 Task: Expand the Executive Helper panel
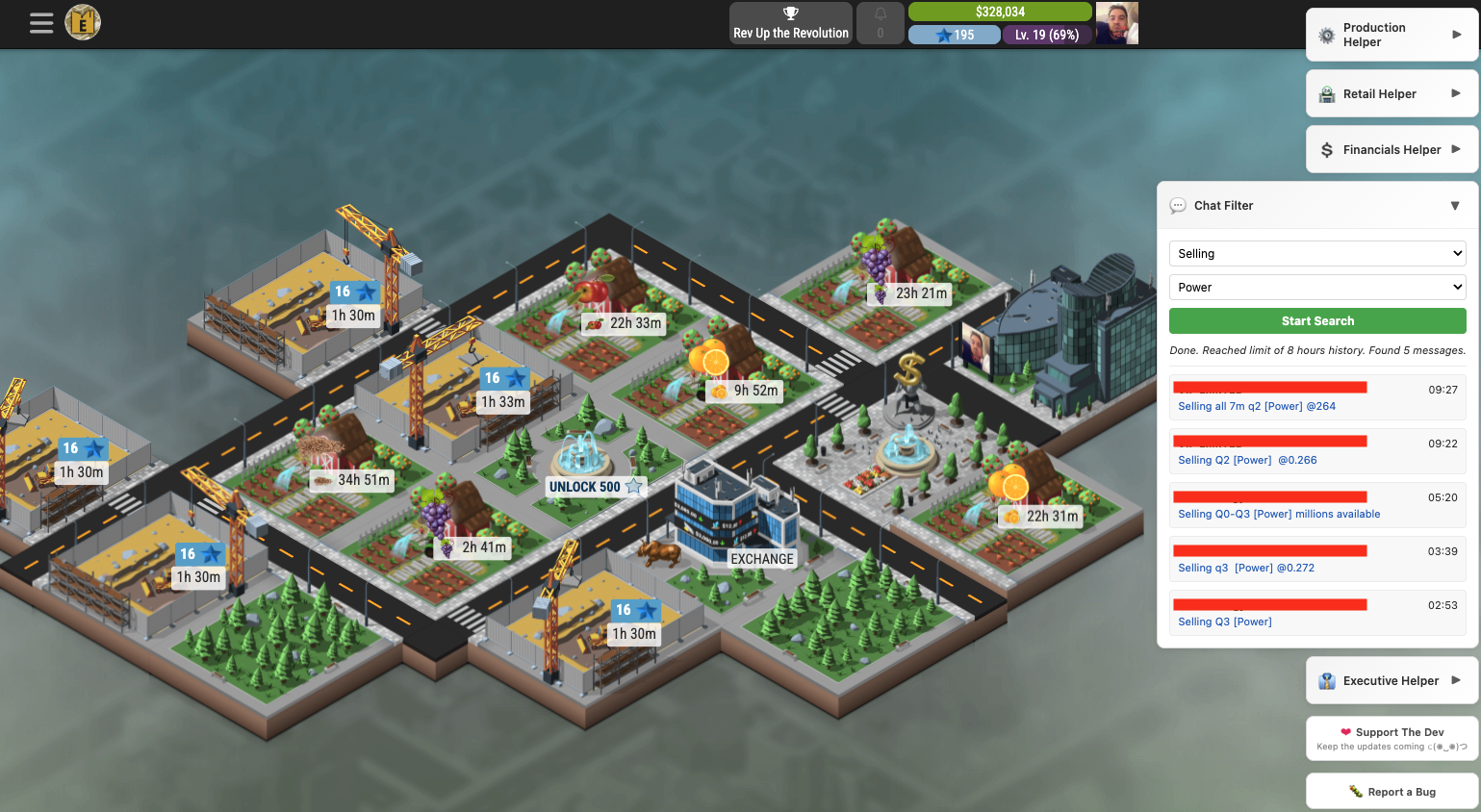tap(1392, 681)
